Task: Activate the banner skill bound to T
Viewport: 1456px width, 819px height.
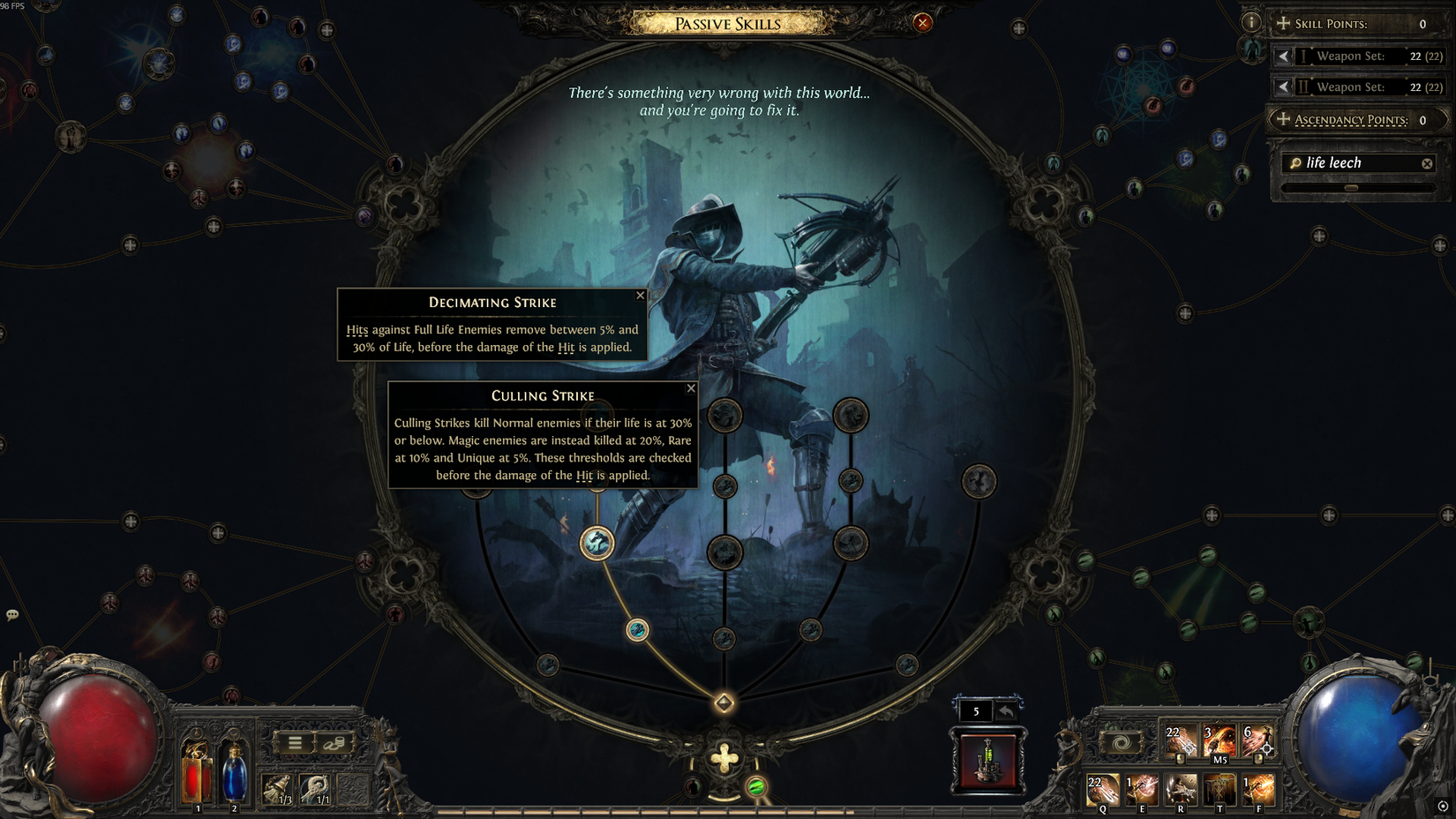Action: click(1220, 789)
